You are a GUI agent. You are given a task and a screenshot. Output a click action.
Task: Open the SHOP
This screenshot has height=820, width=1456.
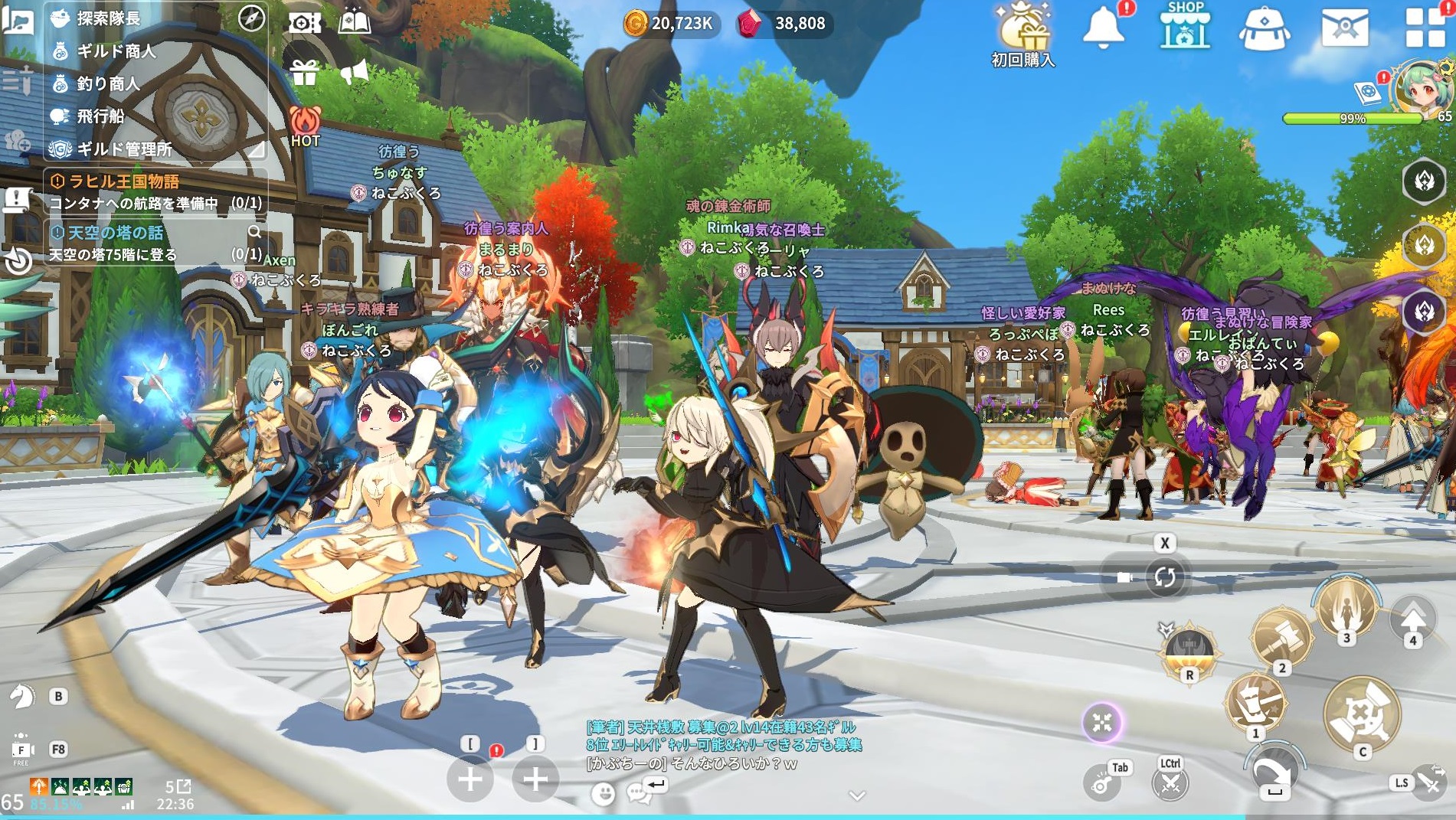coord(1185,27)
